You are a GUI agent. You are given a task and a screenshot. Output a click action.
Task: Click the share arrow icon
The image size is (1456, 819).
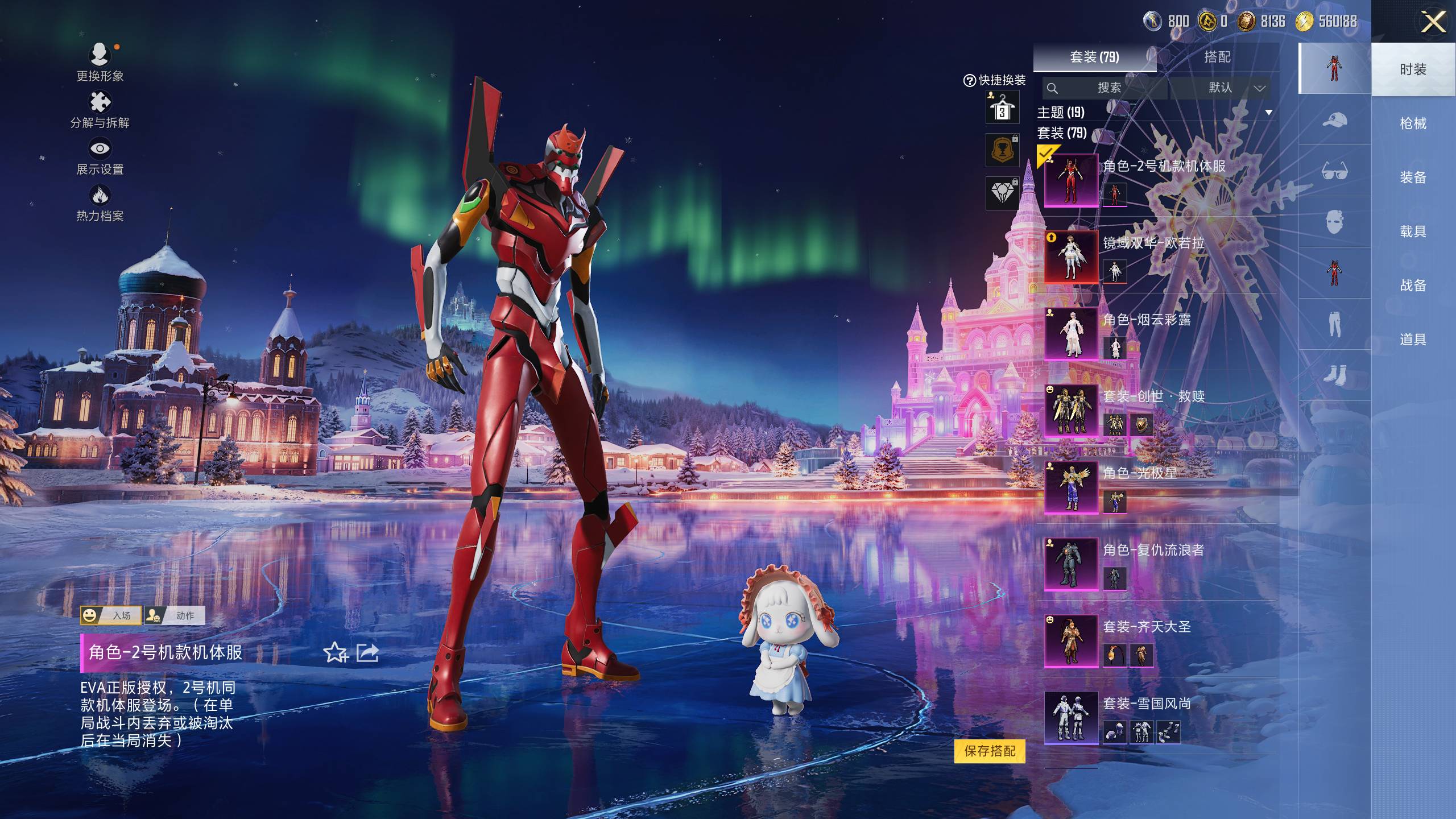367,652
